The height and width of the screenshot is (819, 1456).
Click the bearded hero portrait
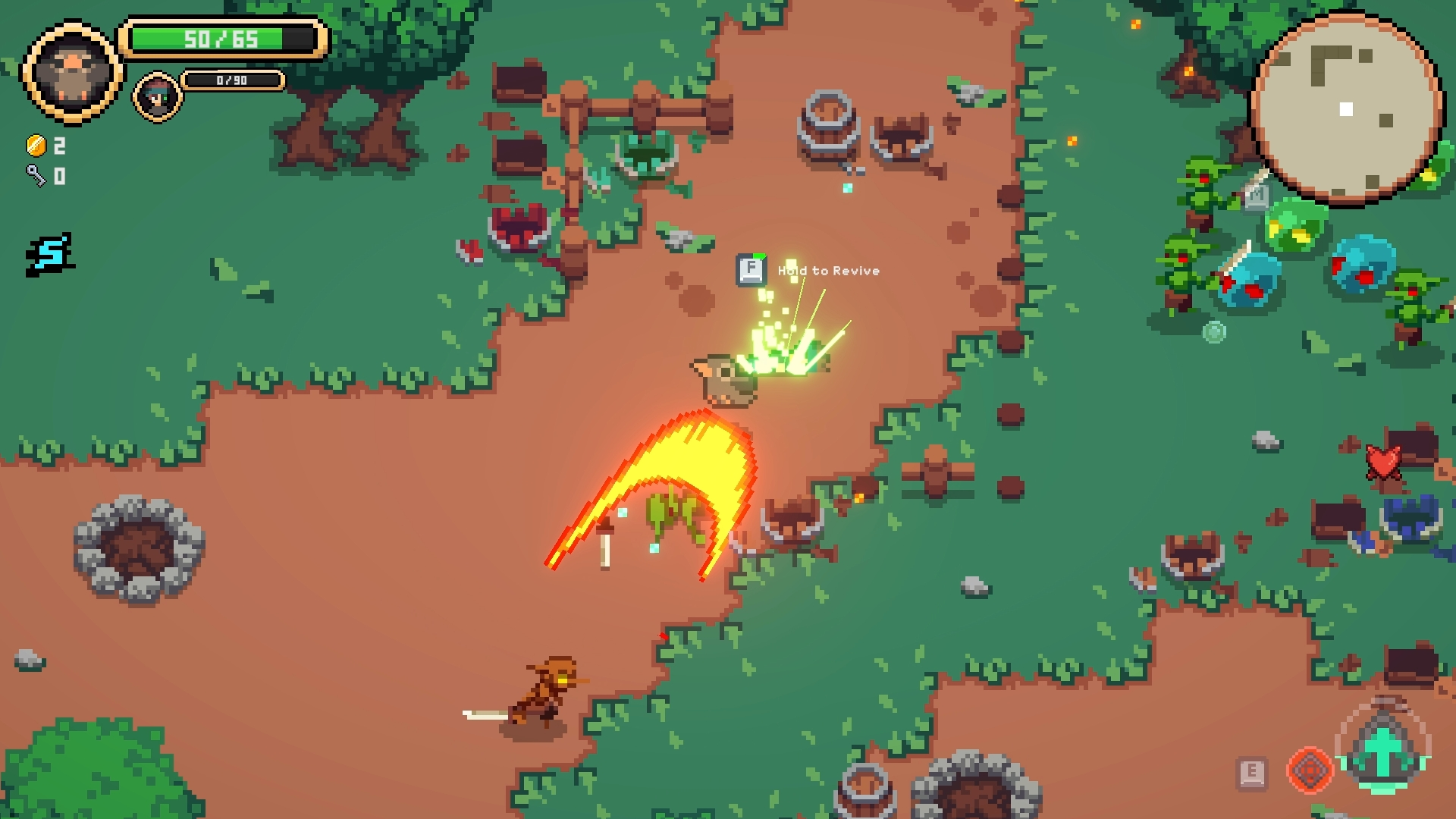click(72, 72)
